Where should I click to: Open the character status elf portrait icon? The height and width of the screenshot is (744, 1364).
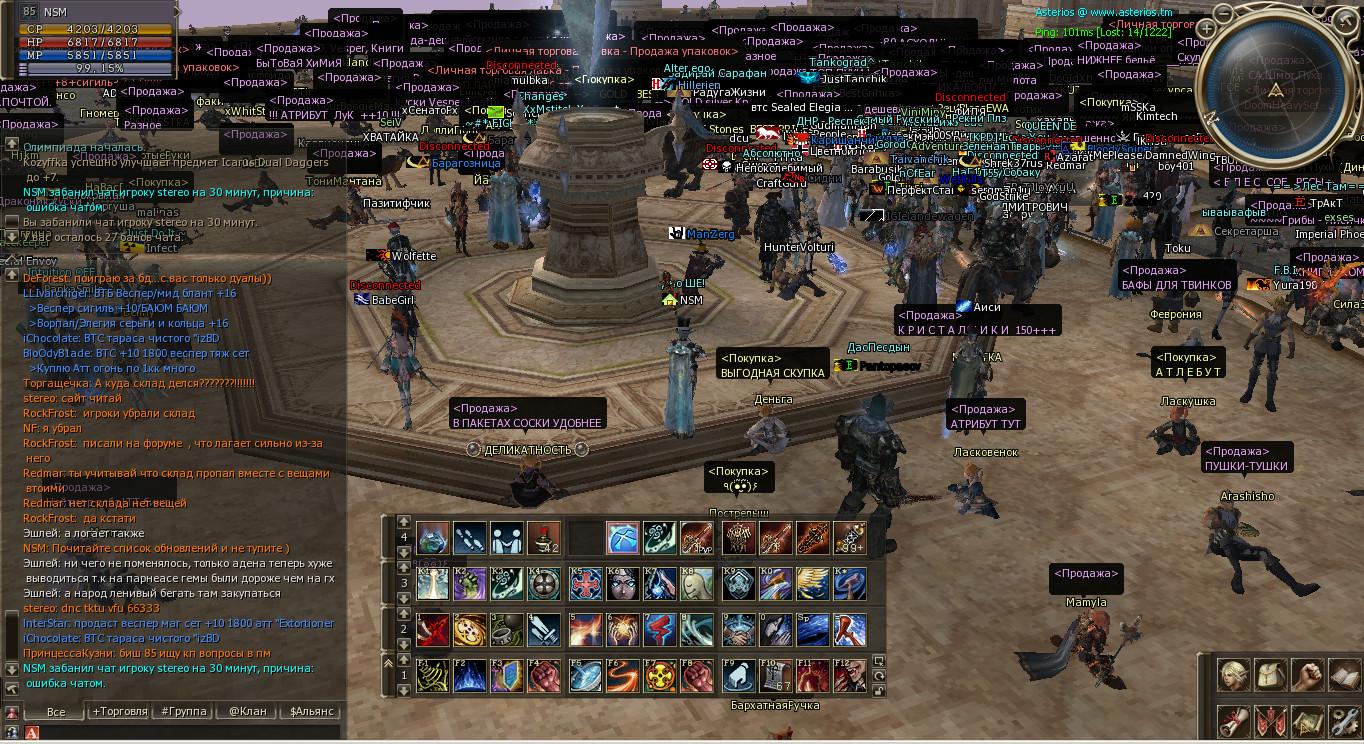[1235, 676]
